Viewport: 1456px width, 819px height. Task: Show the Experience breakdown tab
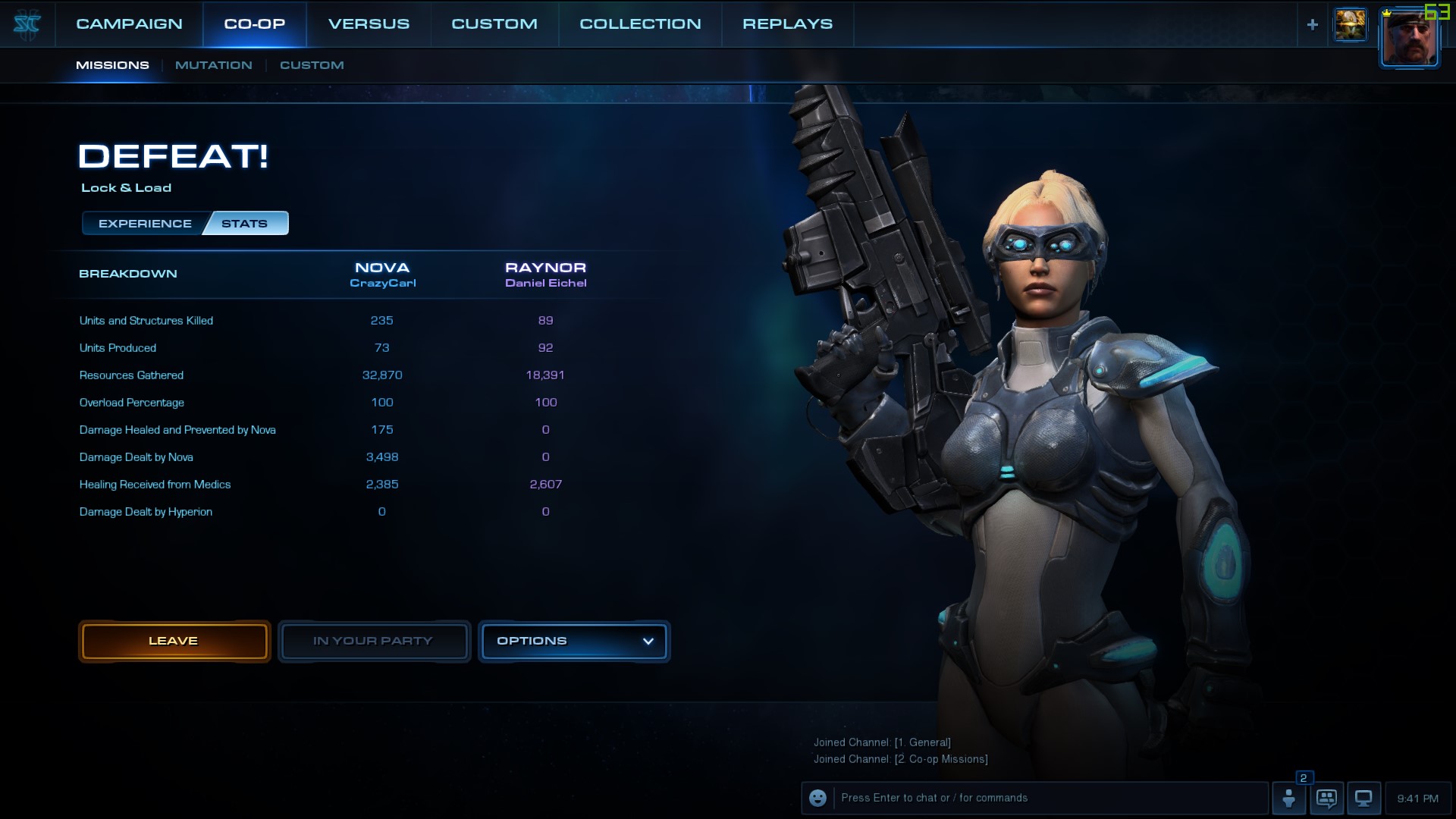point(145,224)
